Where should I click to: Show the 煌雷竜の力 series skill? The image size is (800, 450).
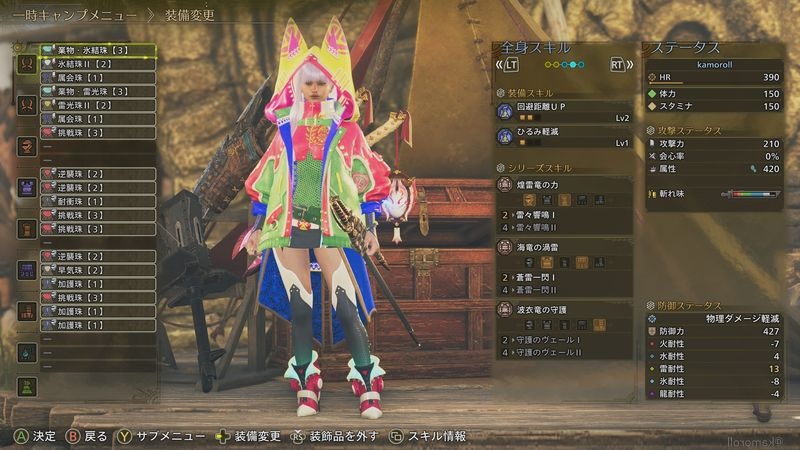[565, 184]
